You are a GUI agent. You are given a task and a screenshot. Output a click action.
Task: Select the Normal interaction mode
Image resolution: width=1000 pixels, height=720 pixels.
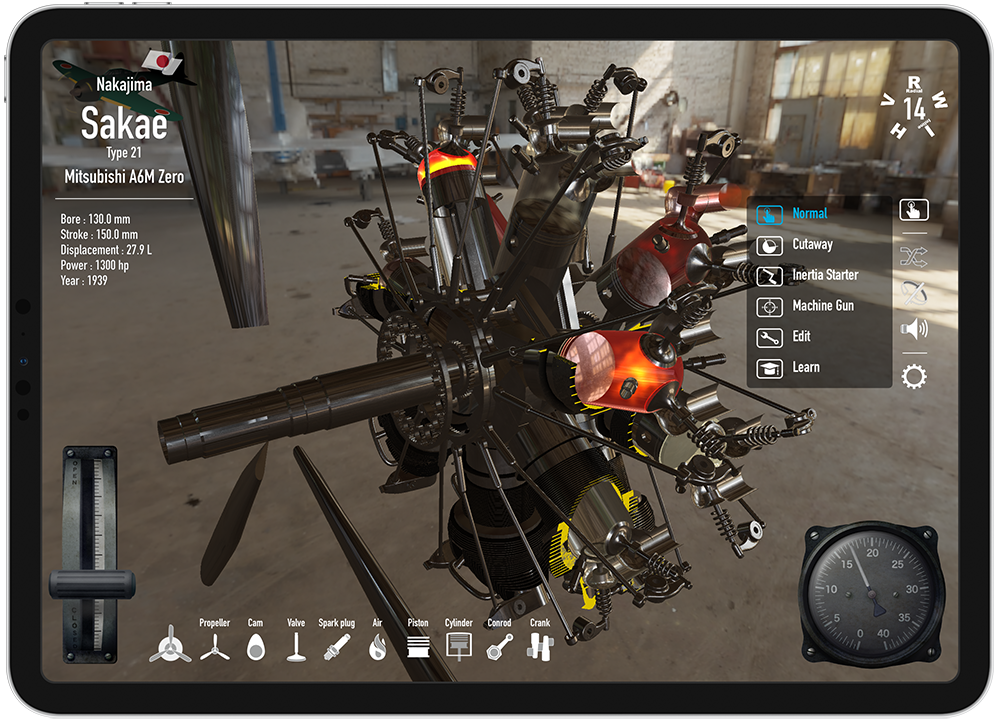(808, 214)
